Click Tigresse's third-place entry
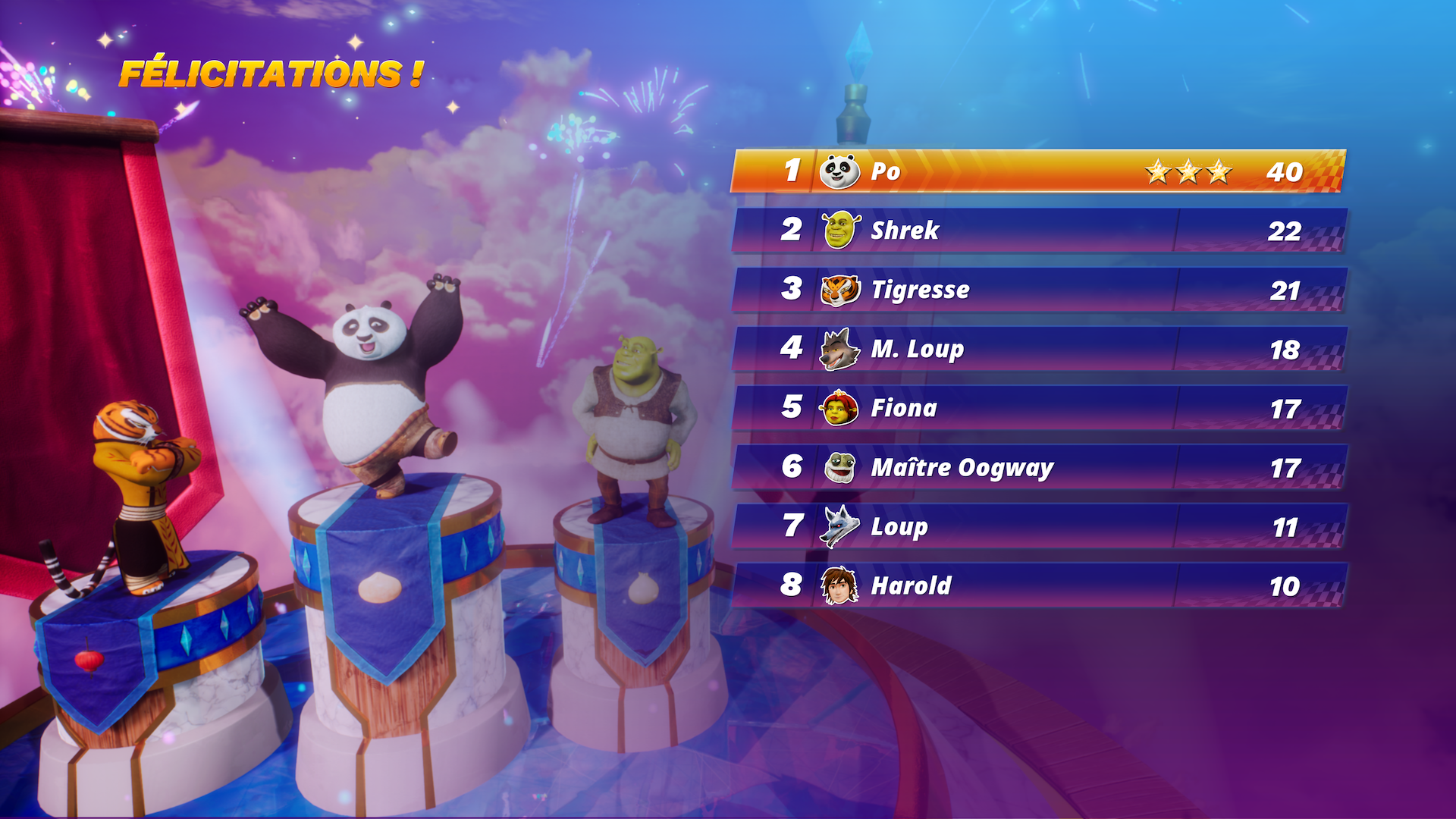Image resolution: width=1456 pixels, height=819 pixels. [x=1037, y=290]
